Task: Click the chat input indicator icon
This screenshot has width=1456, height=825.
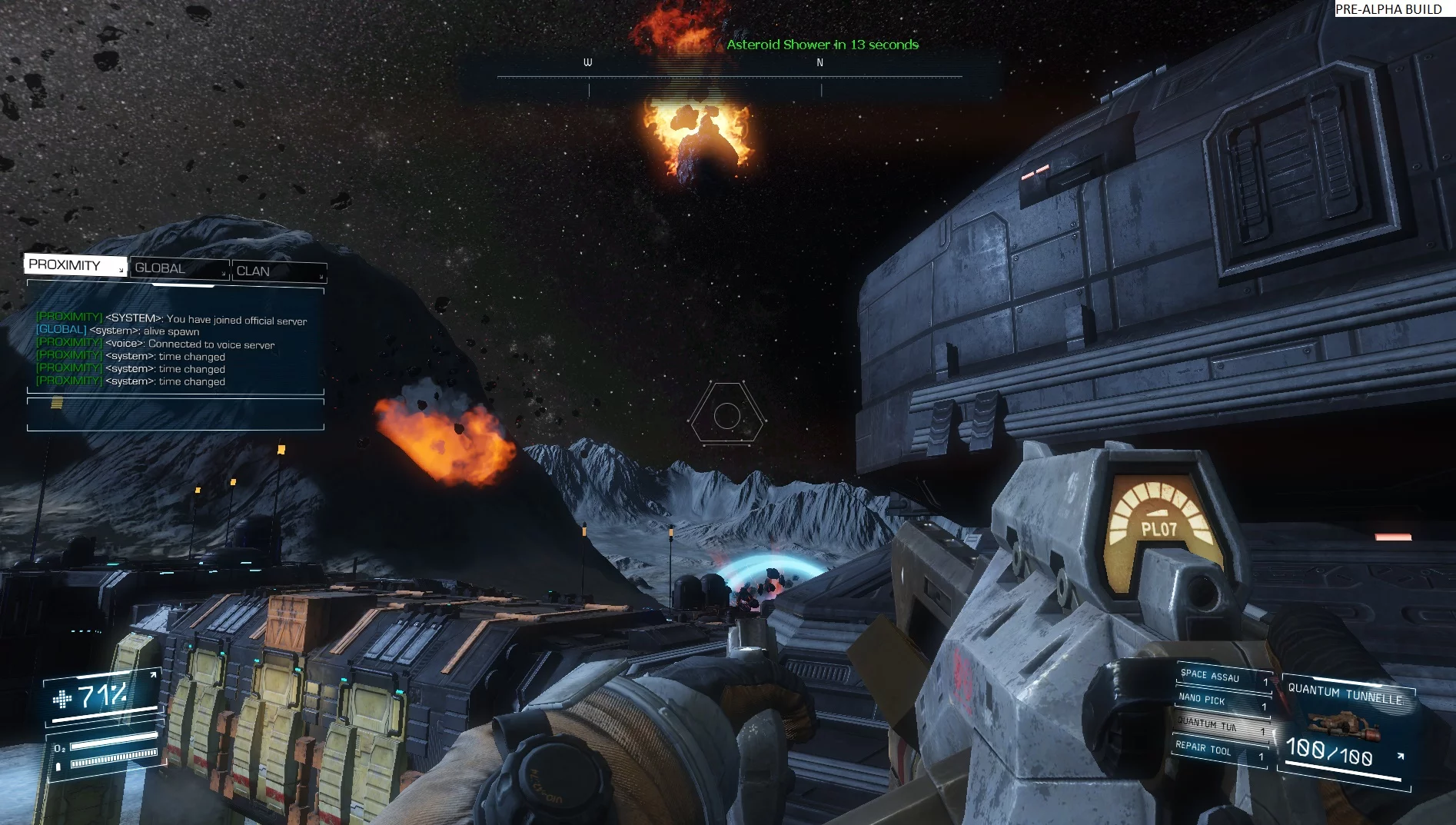Action: point(56,404)
